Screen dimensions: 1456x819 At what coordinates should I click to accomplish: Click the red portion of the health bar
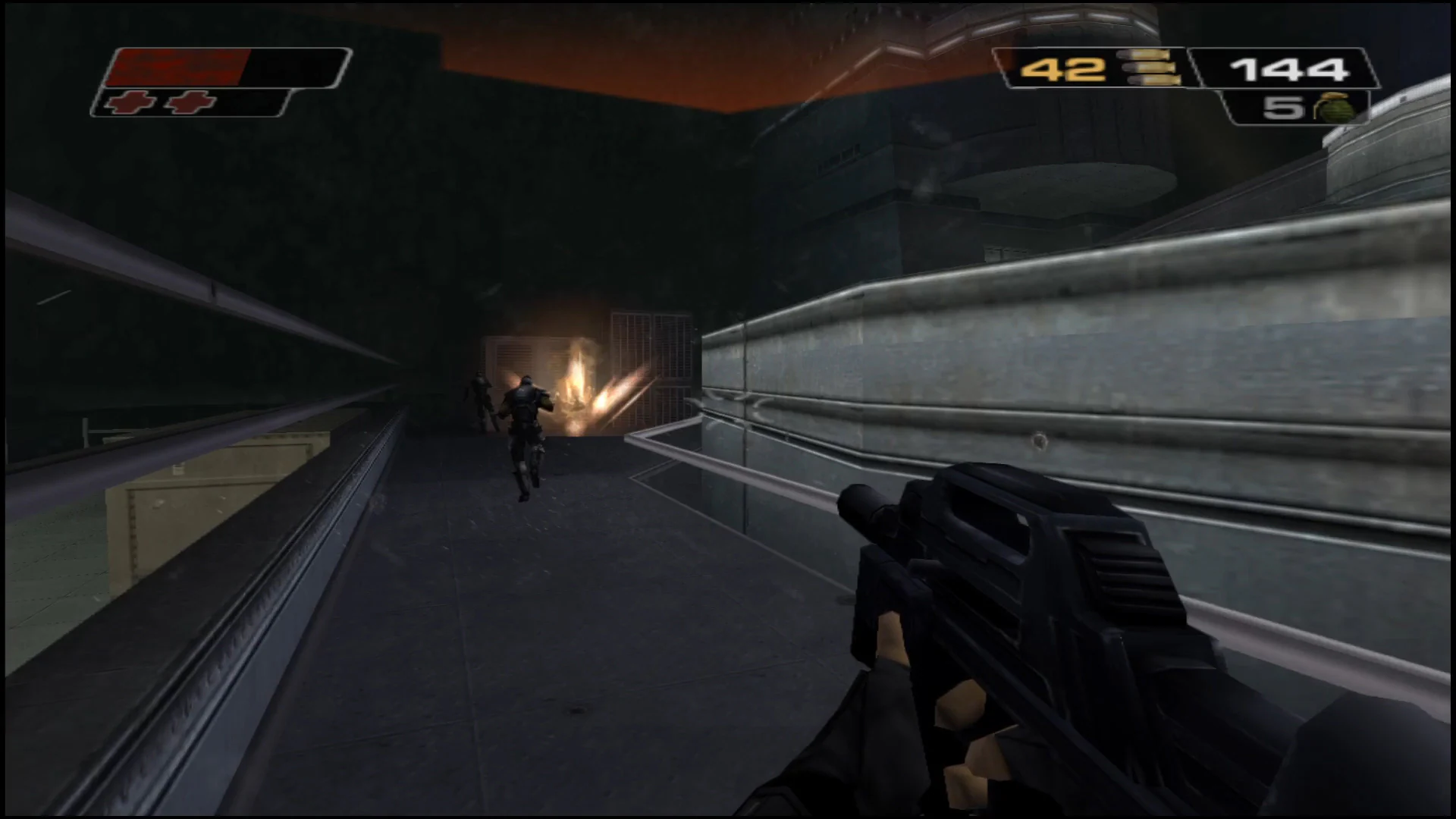tap(178, 67)
